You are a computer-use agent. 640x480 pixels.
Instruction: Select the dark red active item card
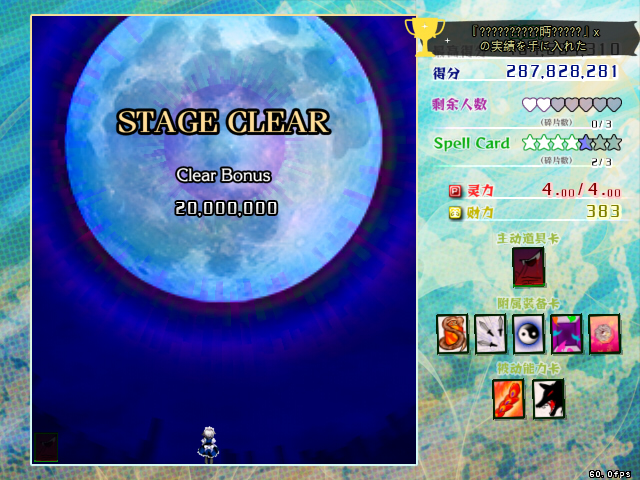528,267
